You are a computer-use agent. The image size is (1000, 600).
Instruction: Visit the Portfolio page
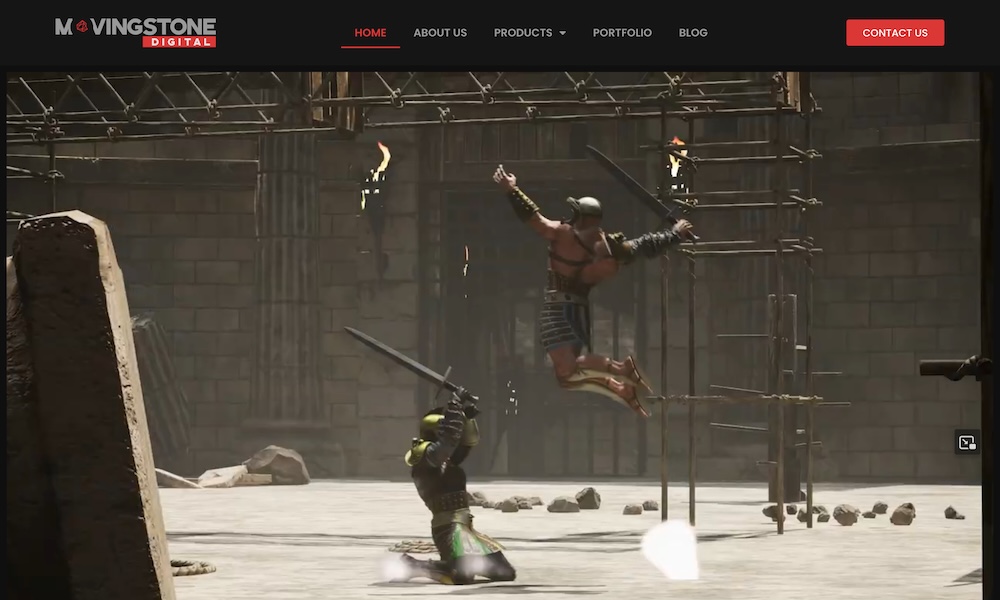click(x=622, y=33)
